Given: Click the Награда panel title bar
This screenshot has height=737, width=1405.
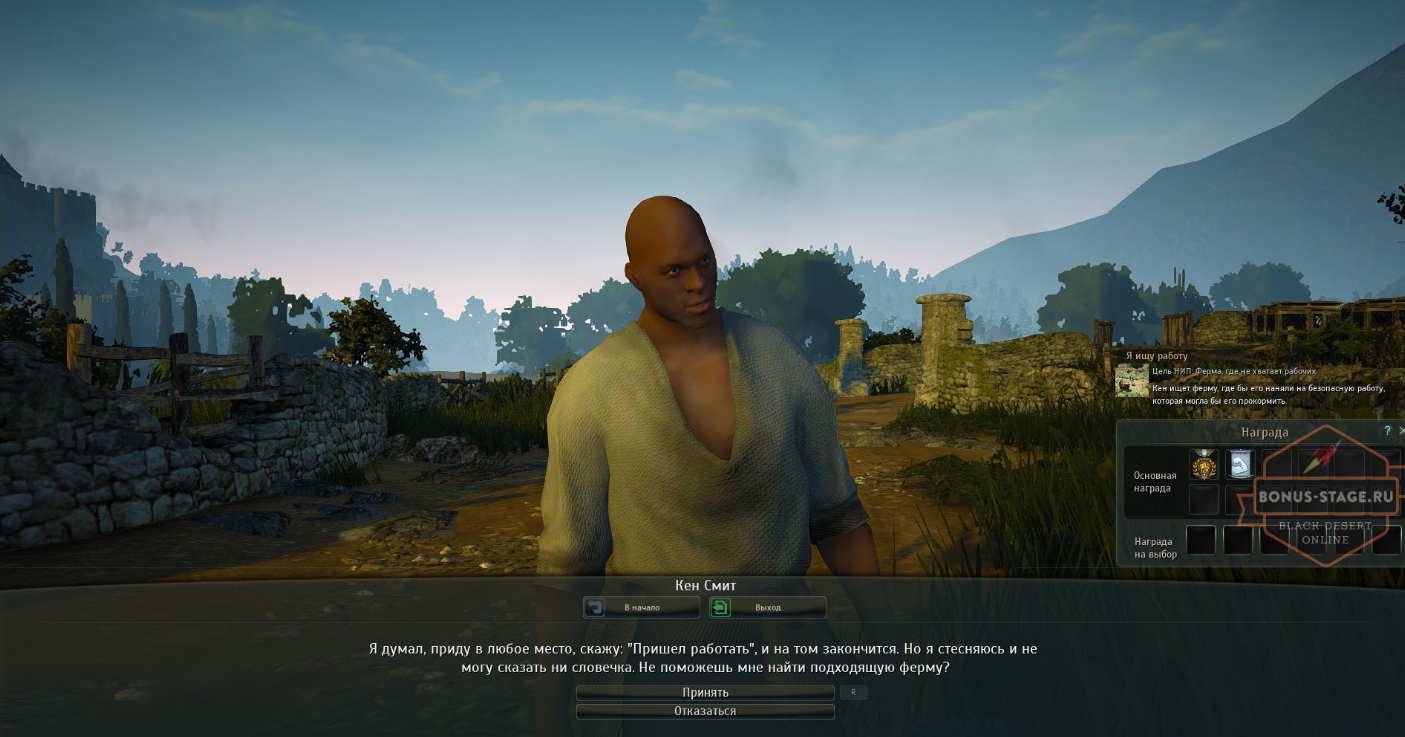Looking at the screenshot, I should click(x=1266, y=432).
